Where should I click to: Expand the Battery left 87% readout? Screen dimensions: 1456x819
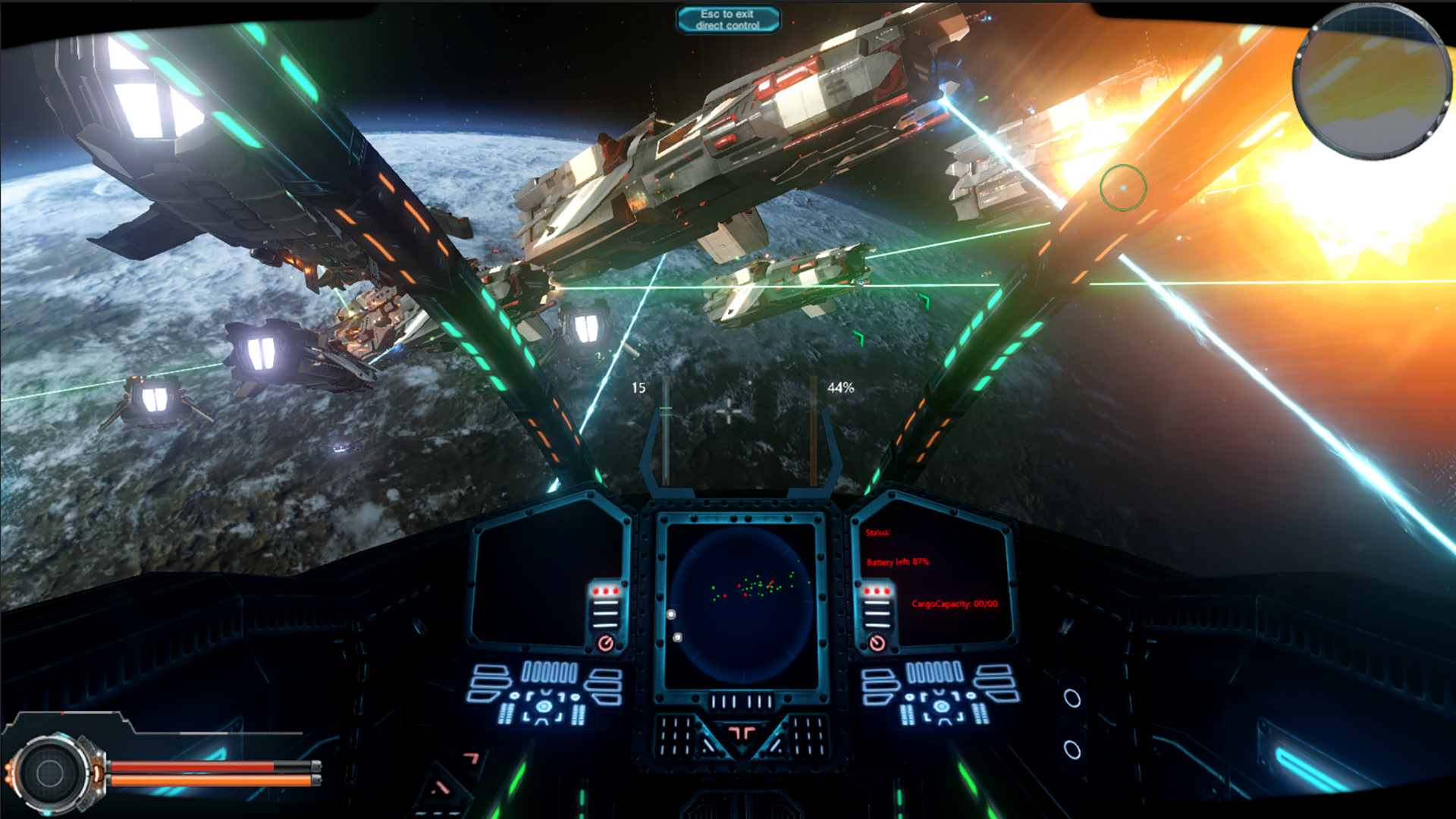pyautogui.click(x=899, y=562)
